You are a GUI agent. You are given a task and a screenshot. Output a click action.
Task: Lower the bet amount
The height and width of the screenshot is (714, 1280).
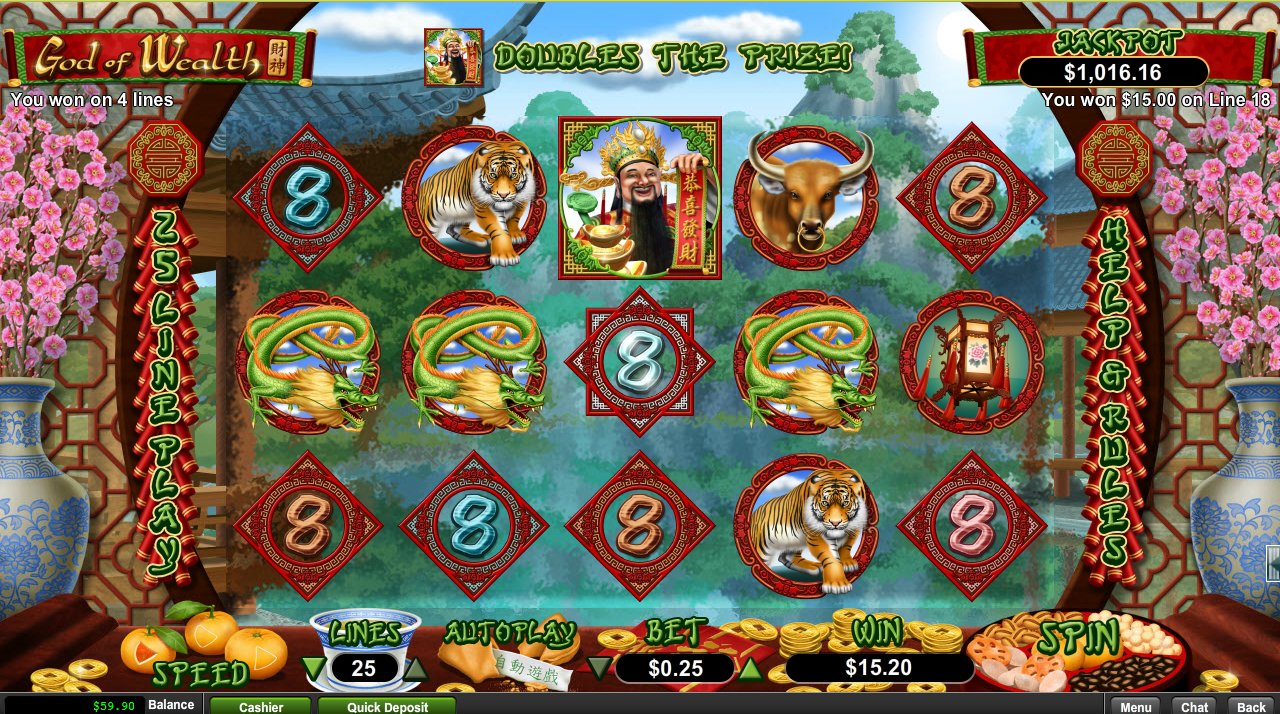[x=599, y=667]
